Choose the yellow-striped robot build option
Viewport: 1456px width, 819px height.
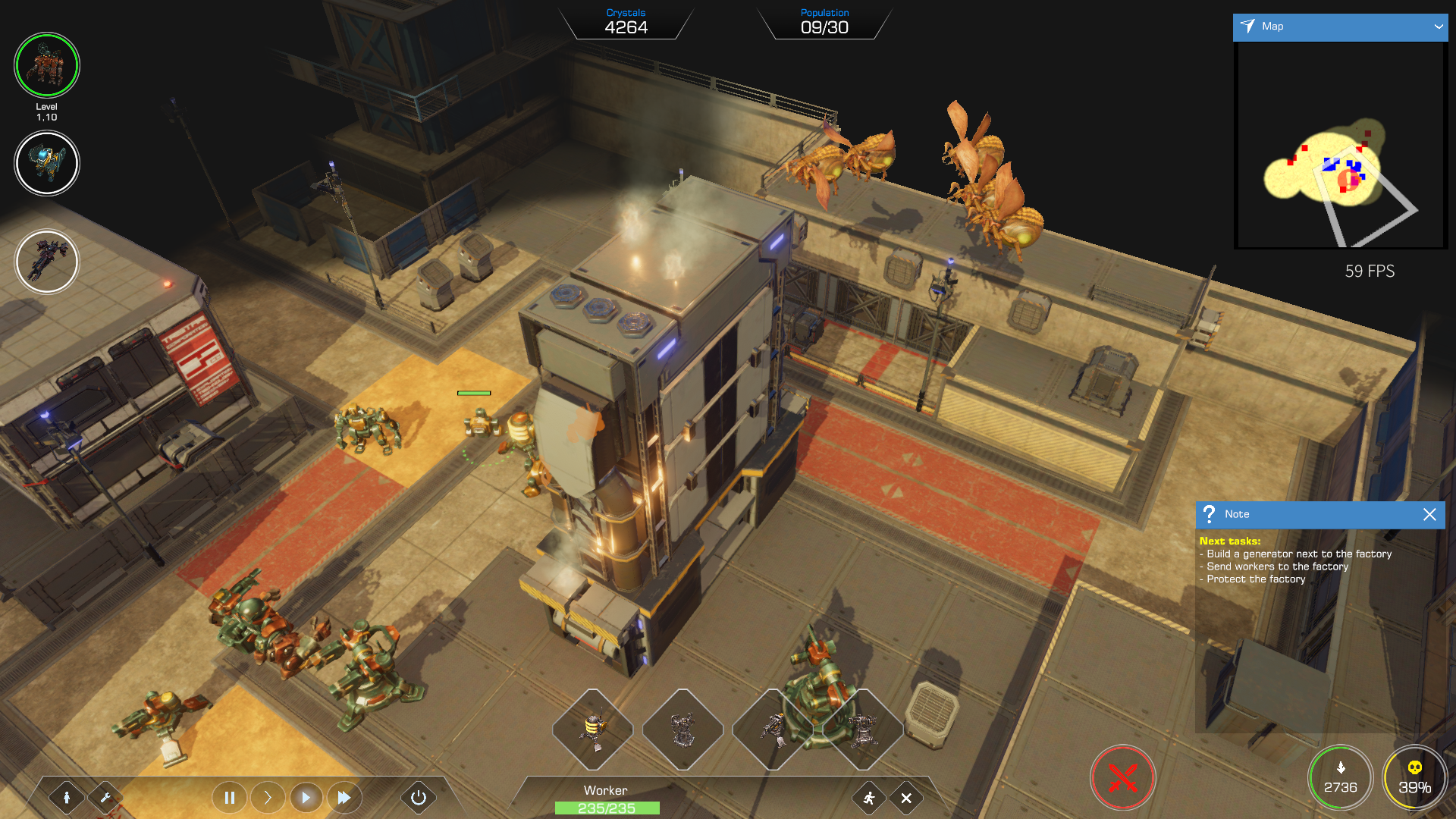click(x=593, y=729)
